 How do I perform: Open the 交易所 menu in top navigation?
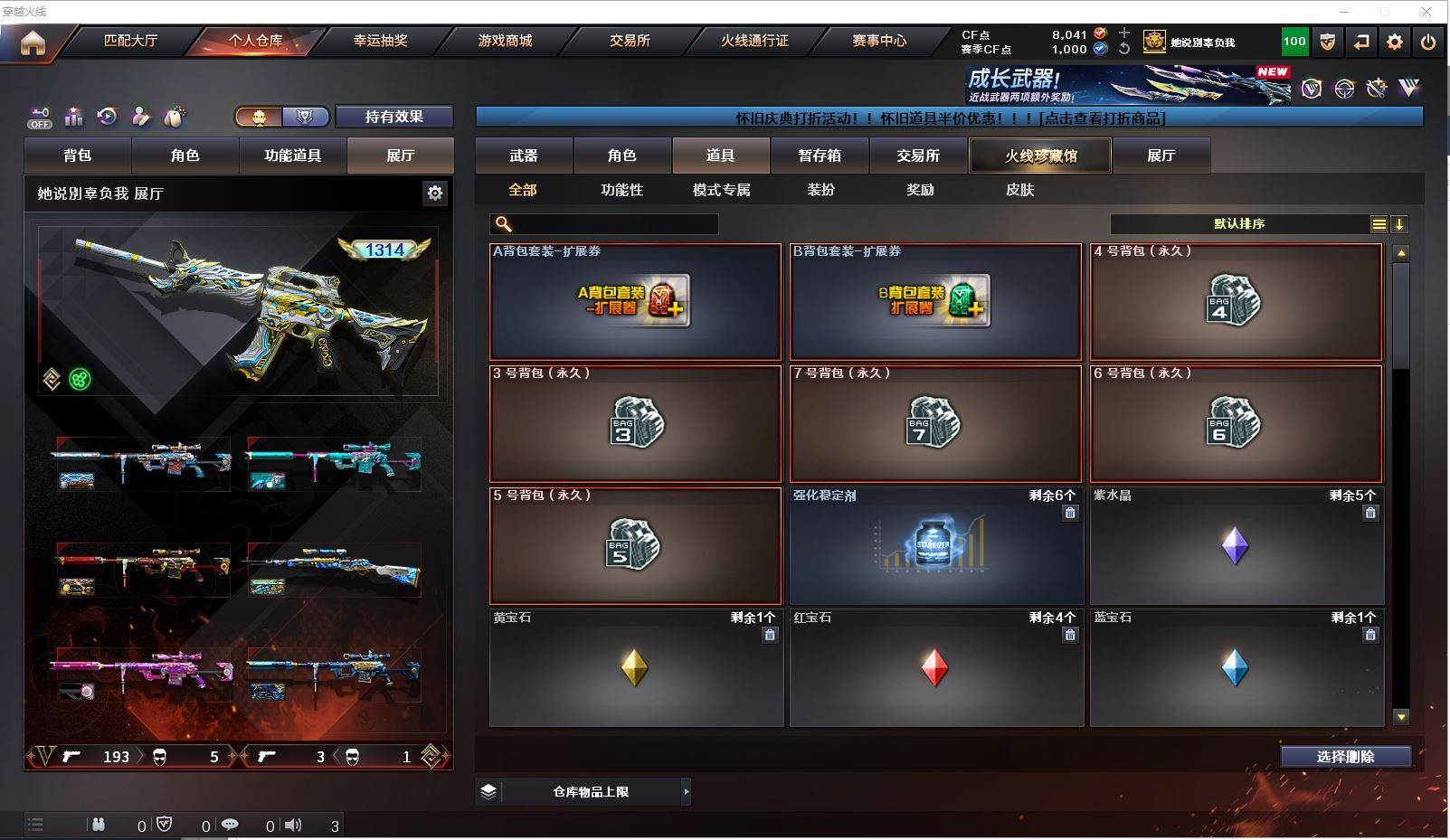click(x=630, y=41)
